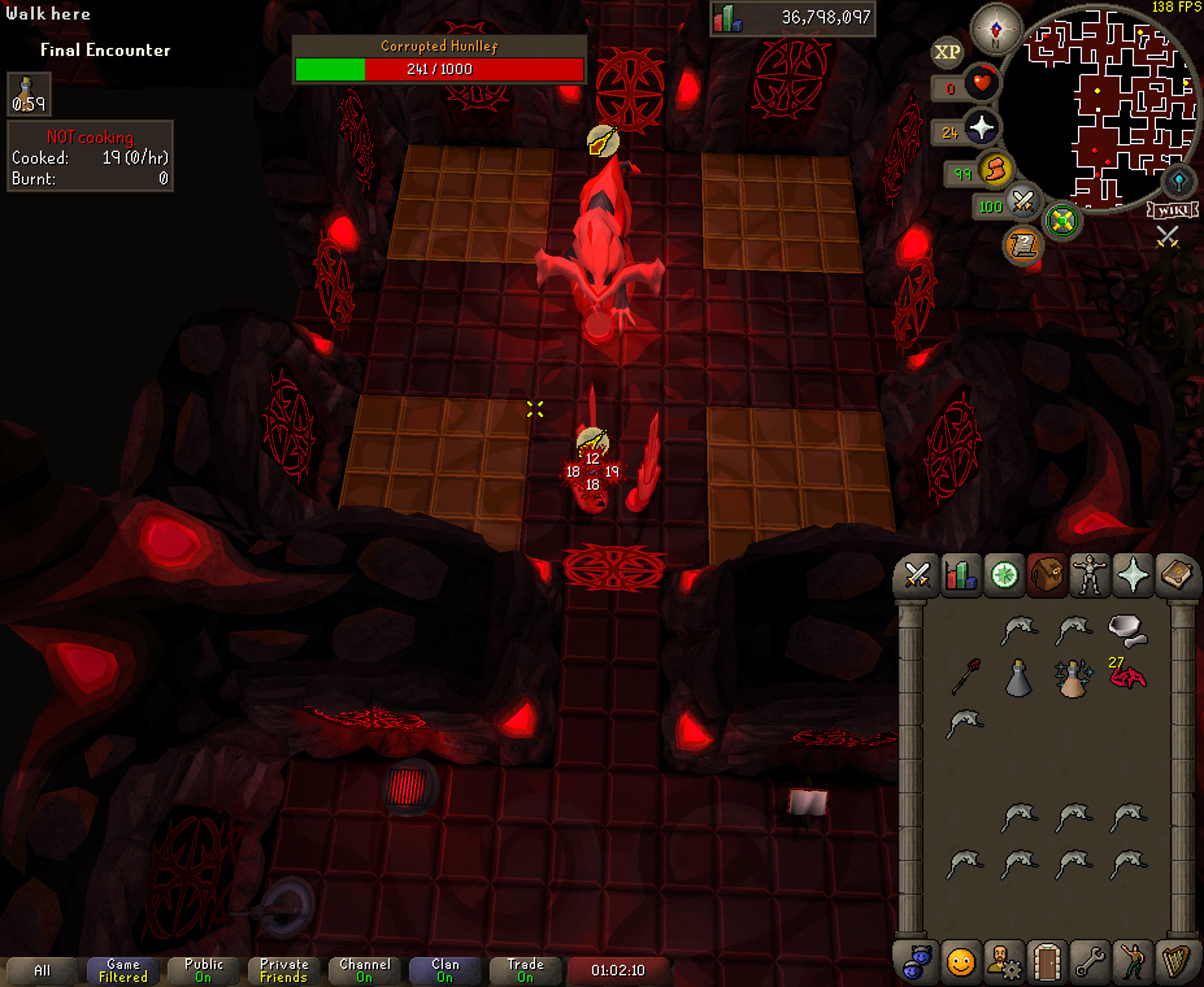The width and height of the screenshot is (1204, 987).
Task: Toggle run with the boot orb
Action: [x=995, y=170]
